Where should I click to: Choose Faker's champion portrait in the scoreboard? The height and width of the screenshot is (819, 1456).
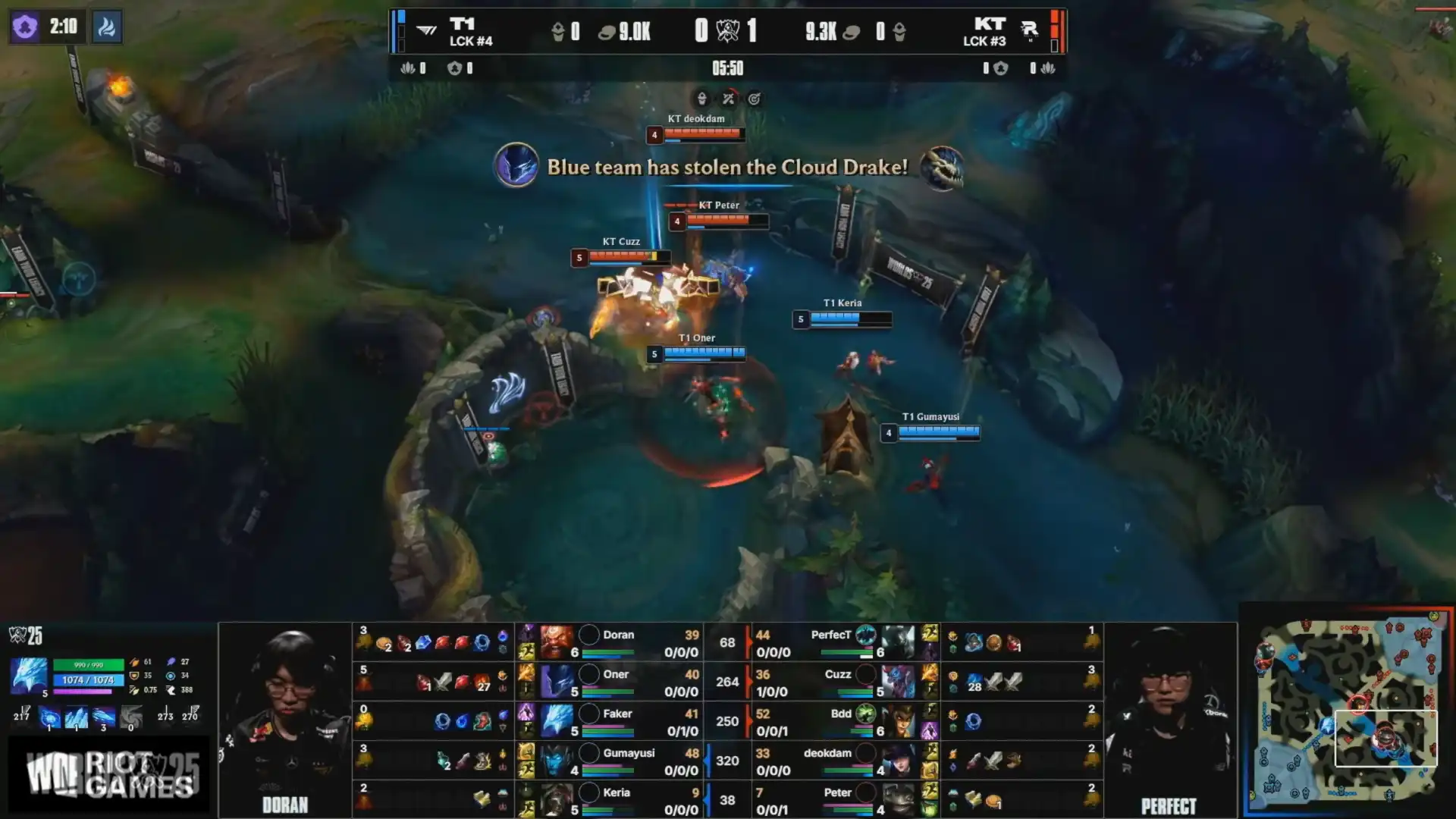pos(557,721)
